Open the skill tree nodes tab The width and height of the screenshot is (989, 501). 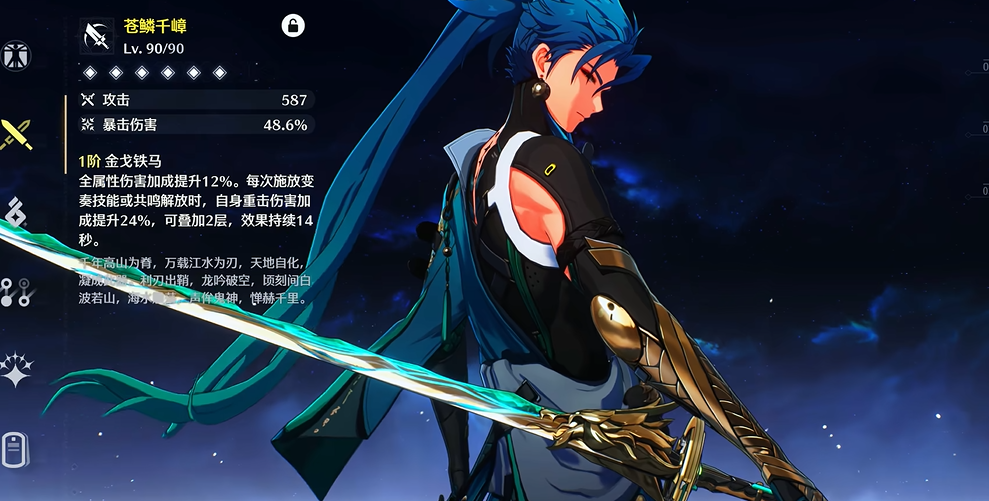[x=16, y=291]
